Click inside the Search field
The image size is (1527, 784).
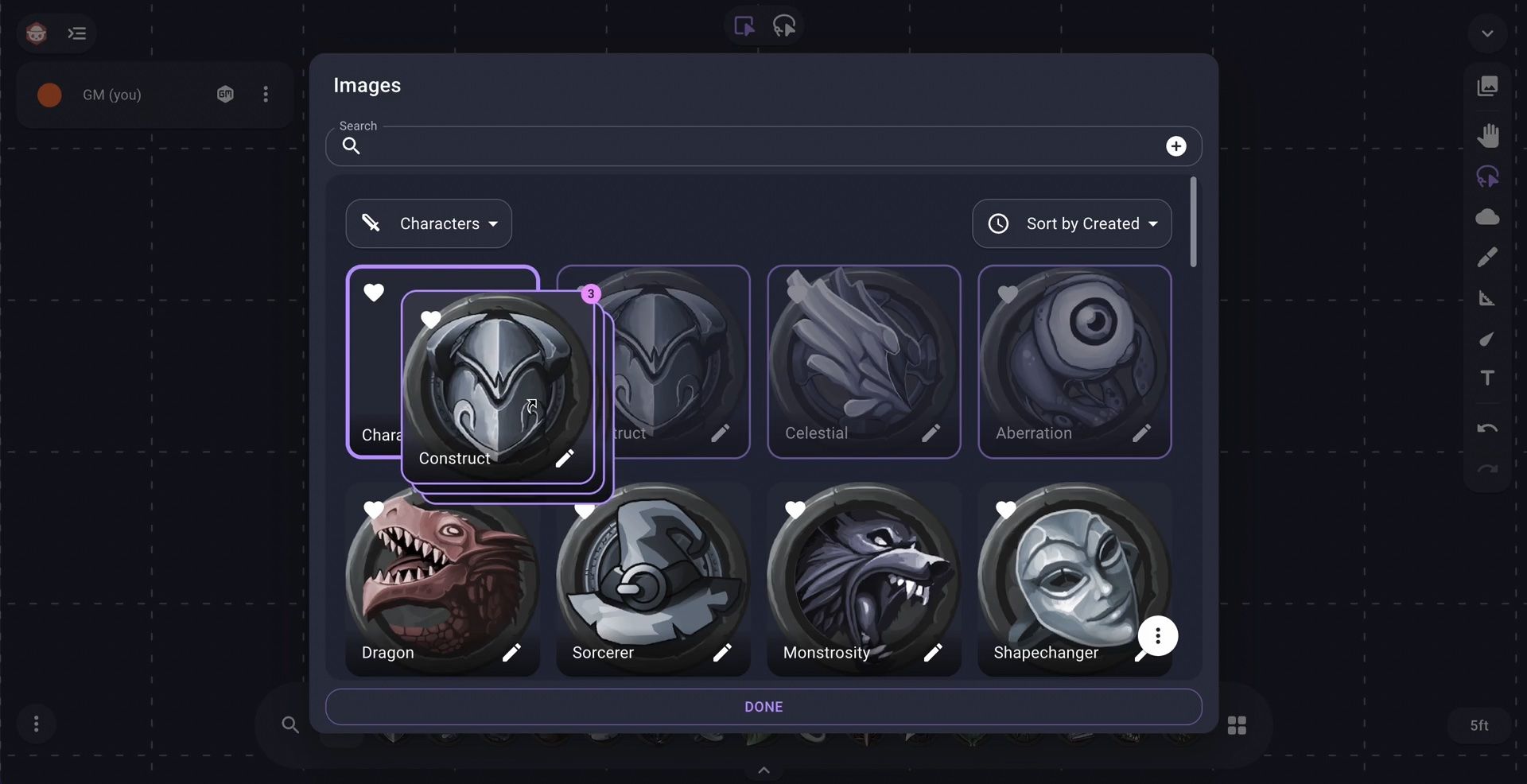point(716,146)
